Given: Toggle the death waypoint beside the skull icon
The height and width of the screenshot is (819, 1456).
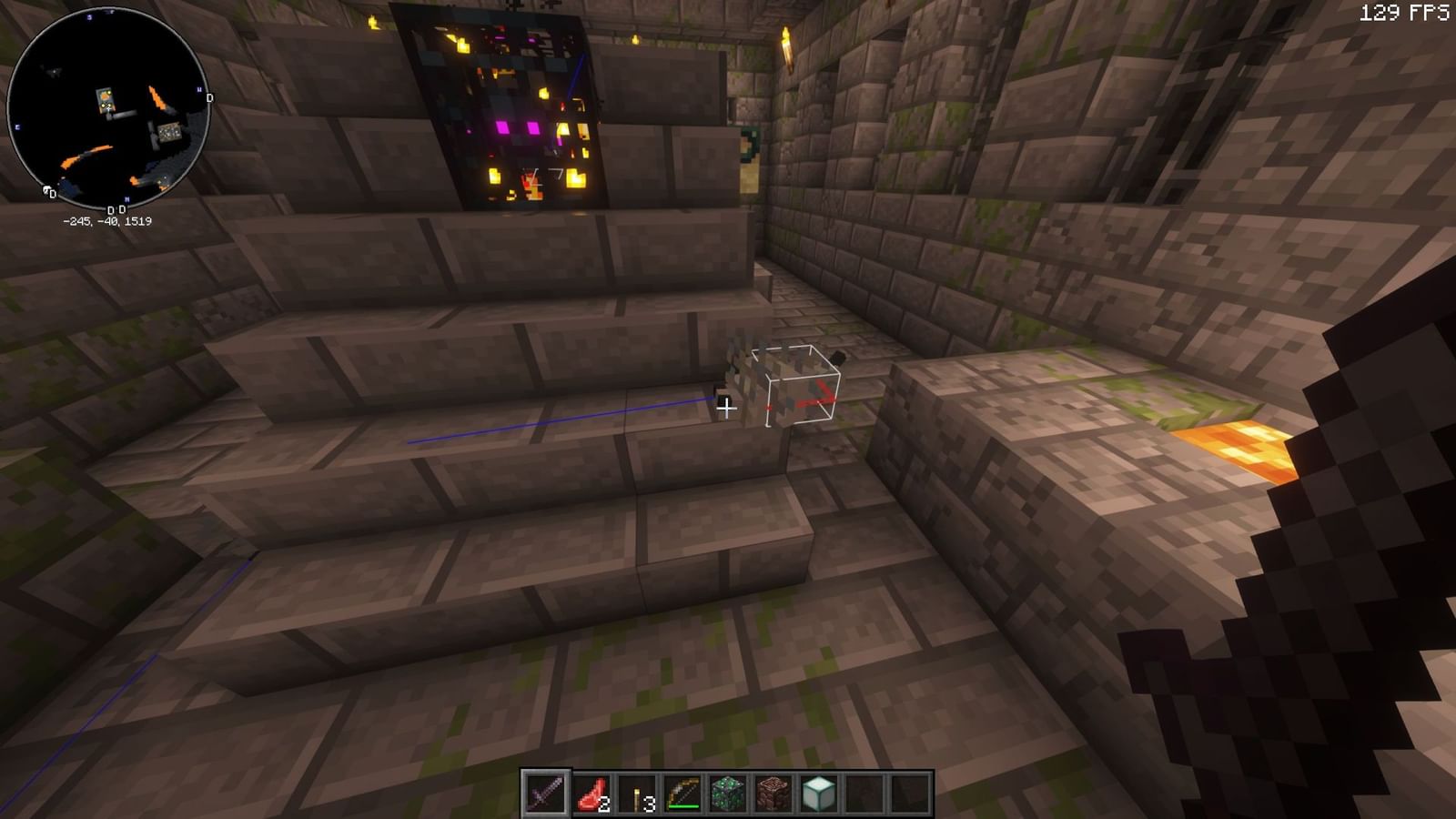Looking at the screenshot, I should tap(53, 195).
